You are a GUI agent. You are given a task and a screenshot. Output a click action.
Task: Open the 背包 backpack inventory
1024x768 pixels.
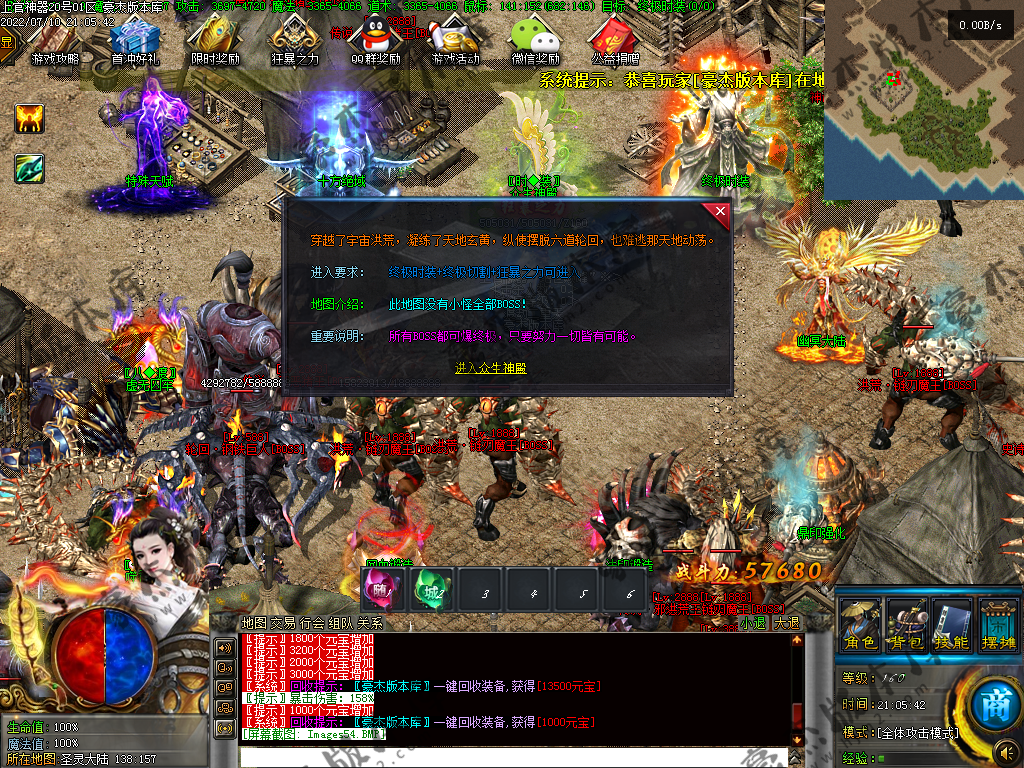coord(906,625)
